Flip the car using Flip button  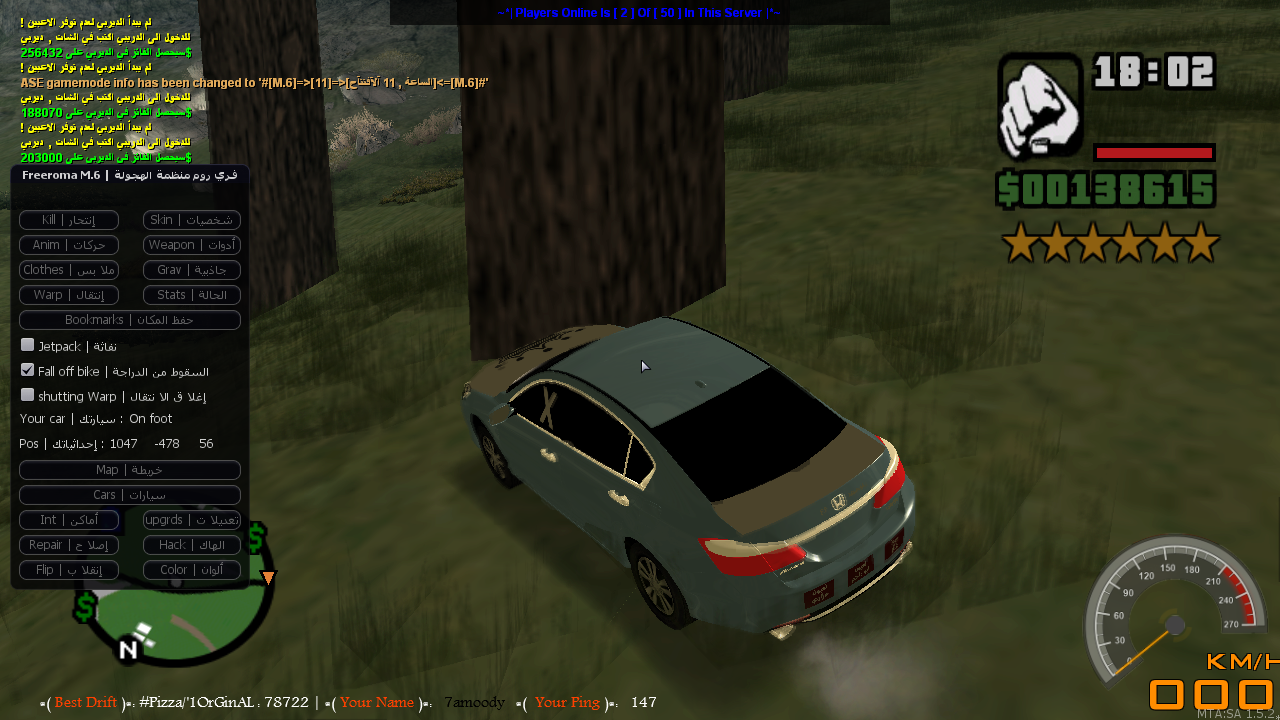click(69, 570)
